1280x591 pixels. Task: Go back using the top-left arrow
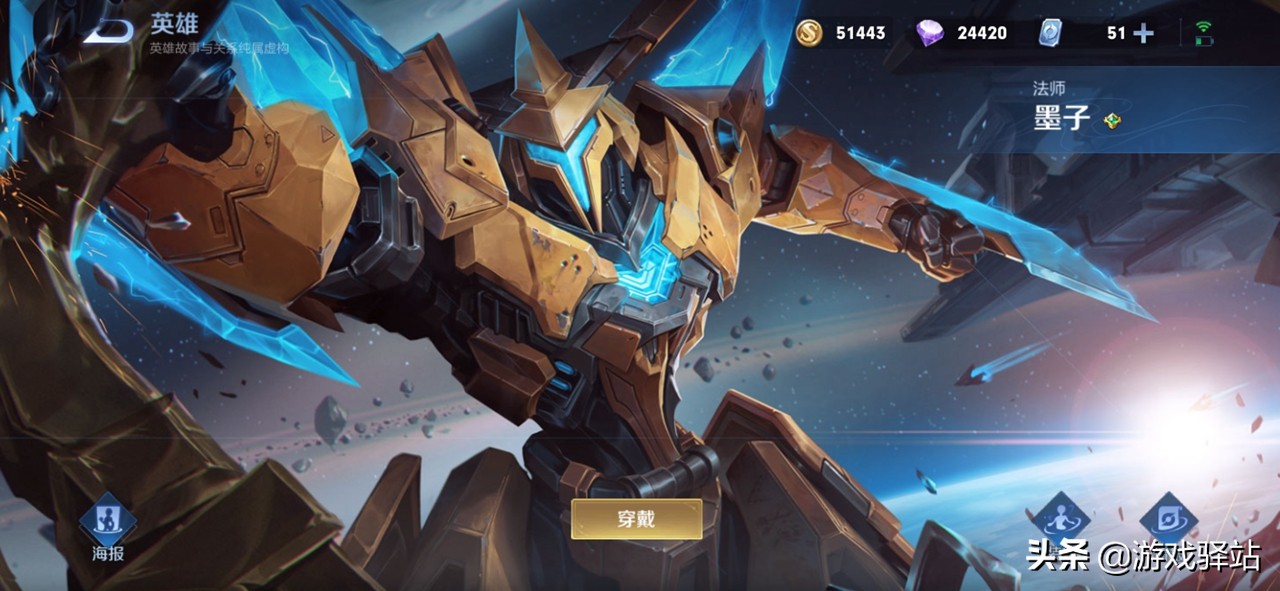tap(108, 30)
